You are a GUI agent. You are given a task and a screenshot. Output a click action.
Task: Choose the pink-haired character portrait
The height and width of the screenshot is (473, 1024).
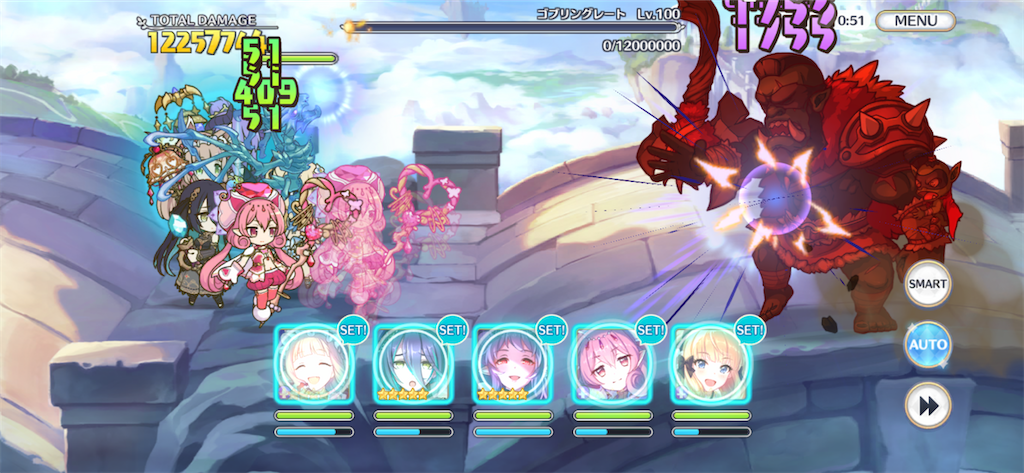pos(611,364)
